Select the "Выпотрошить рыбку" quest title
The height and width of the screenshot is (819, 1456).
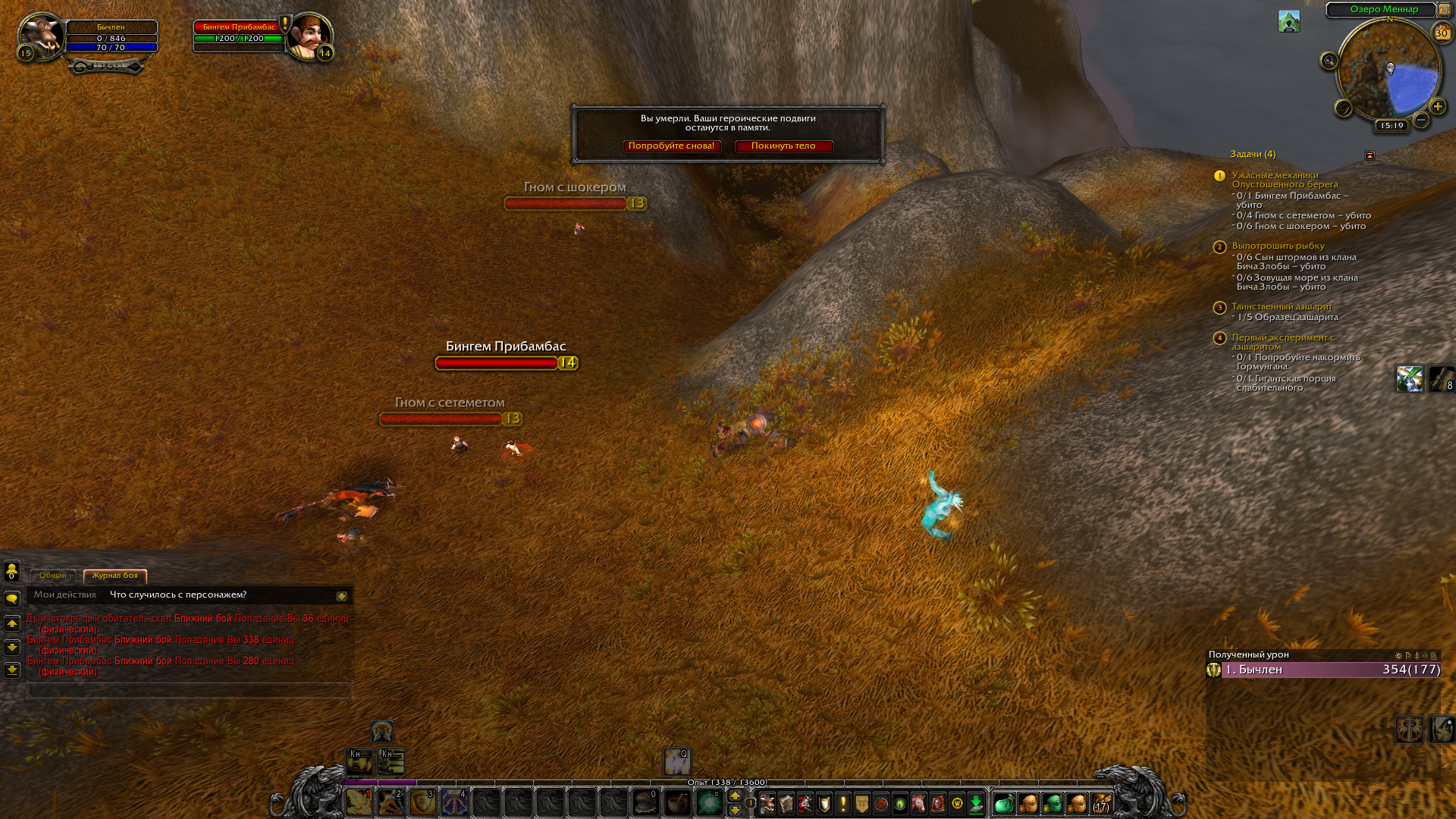click(x=1278, y=246)
